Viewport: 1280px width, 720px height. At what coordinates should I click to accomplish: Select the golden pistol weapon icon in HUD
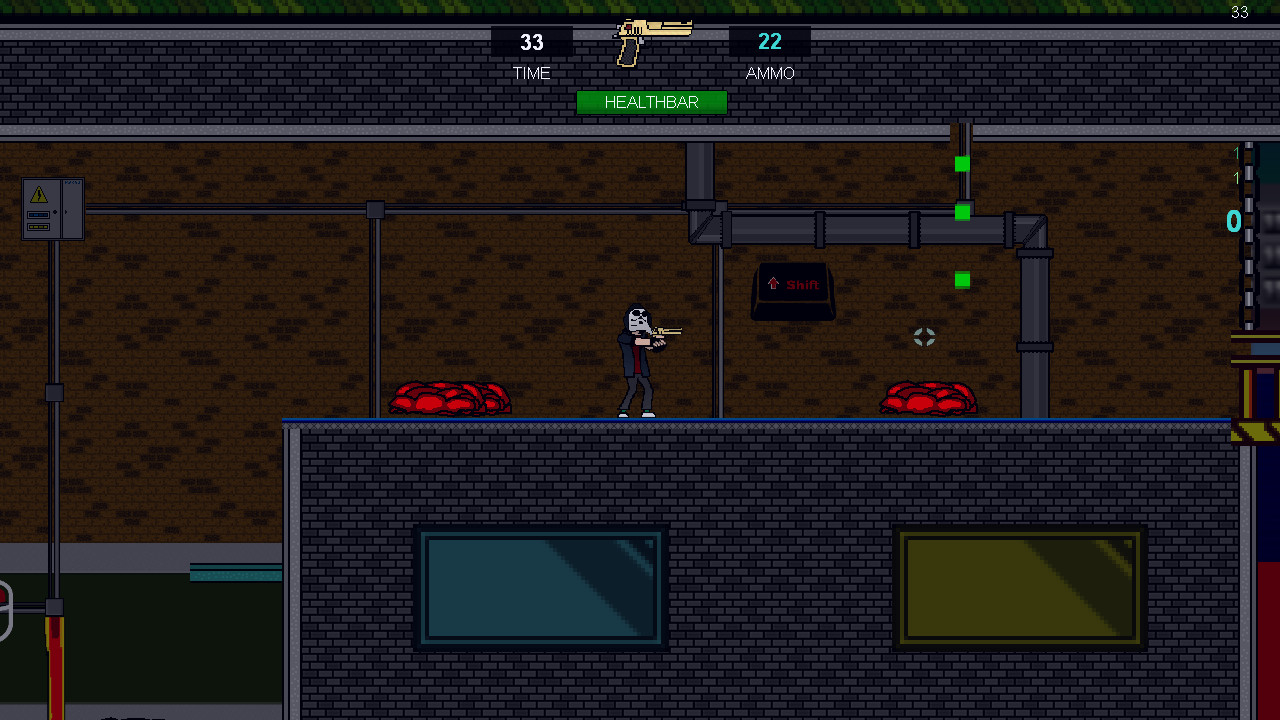tap(652, 37)
